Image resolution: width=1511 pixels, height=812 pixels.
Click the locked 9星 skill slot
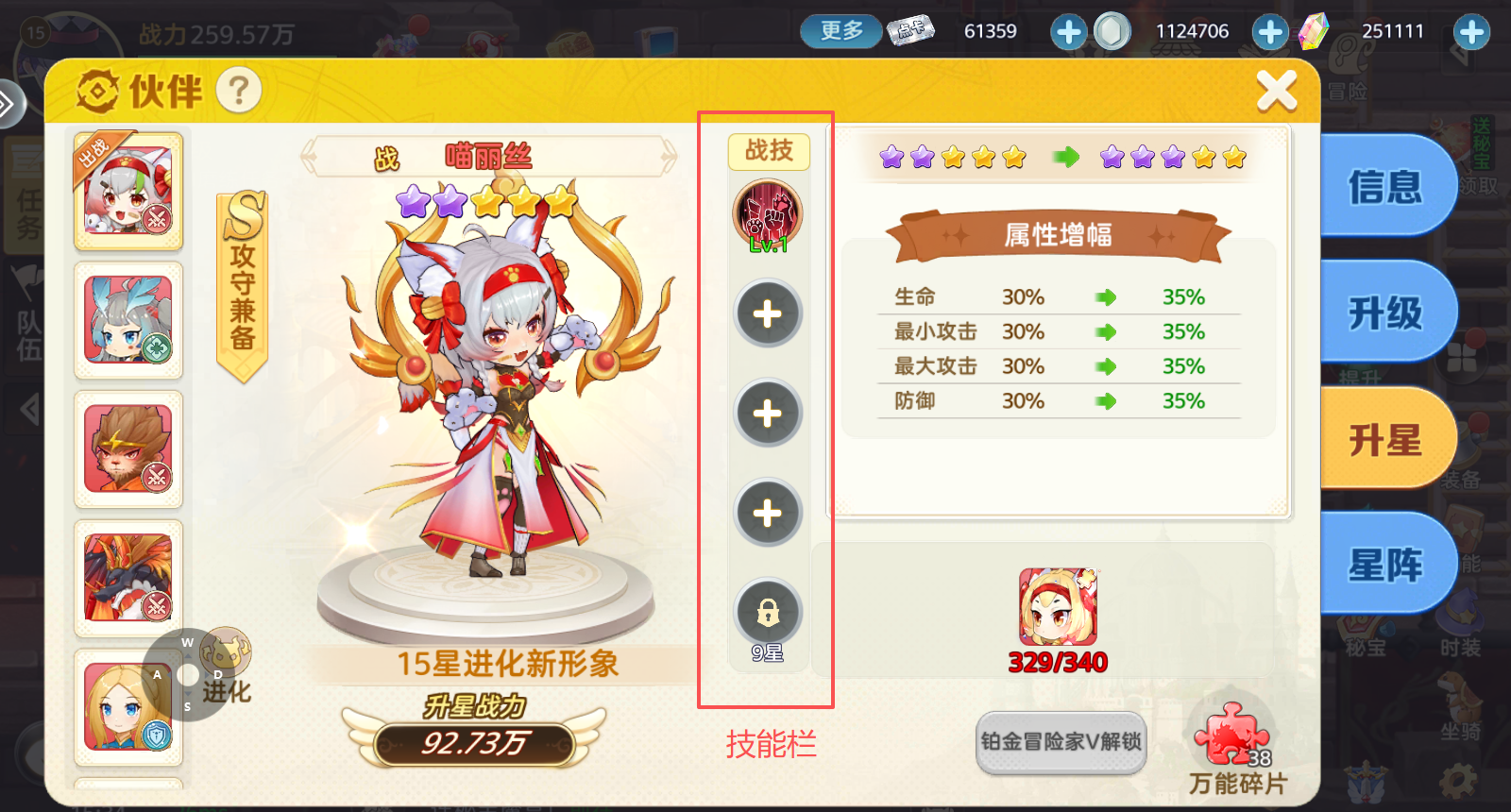pos(768,614)
